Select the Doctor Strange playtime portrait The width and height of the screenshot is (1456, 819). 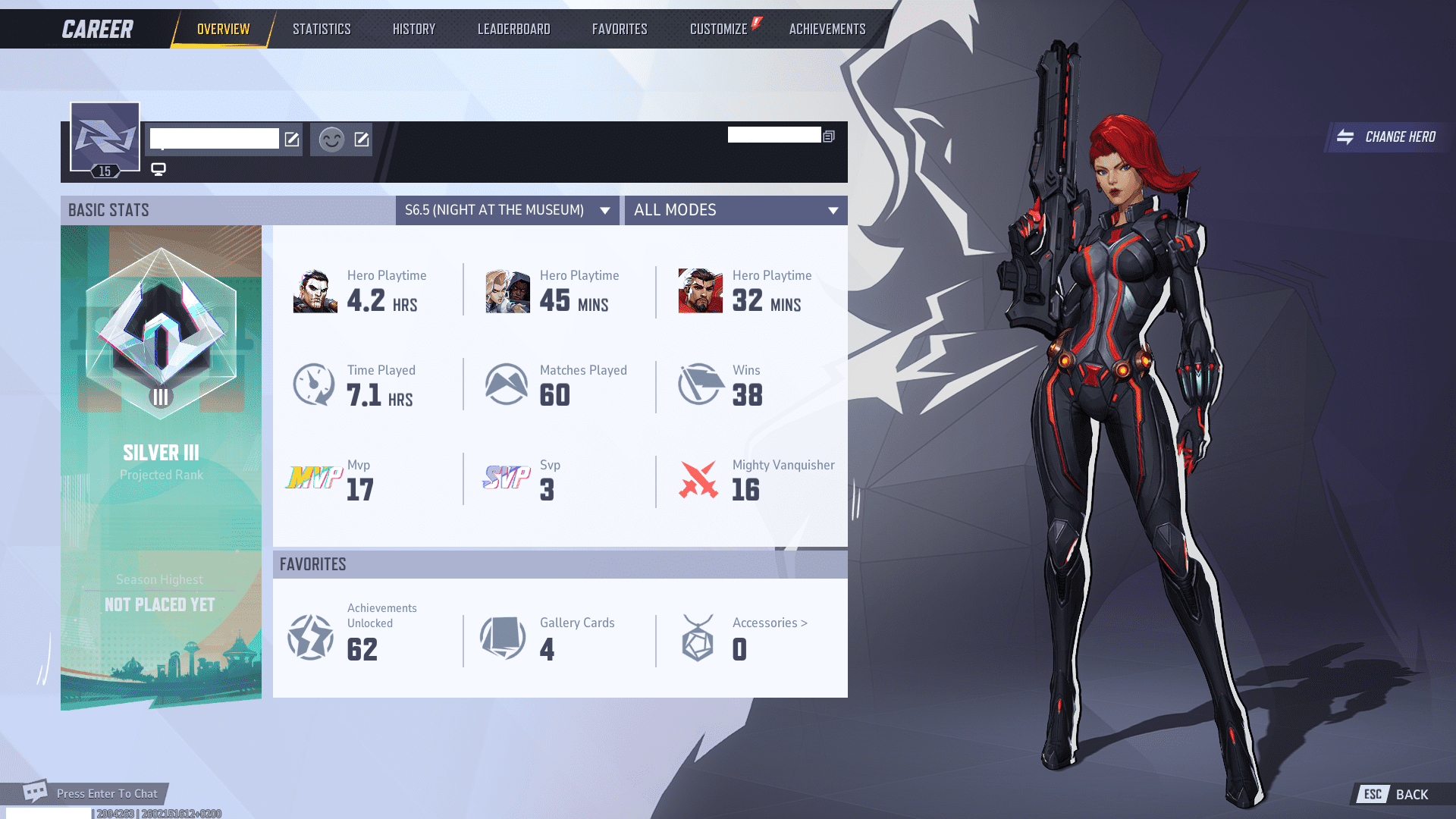[x=699, y=291]
